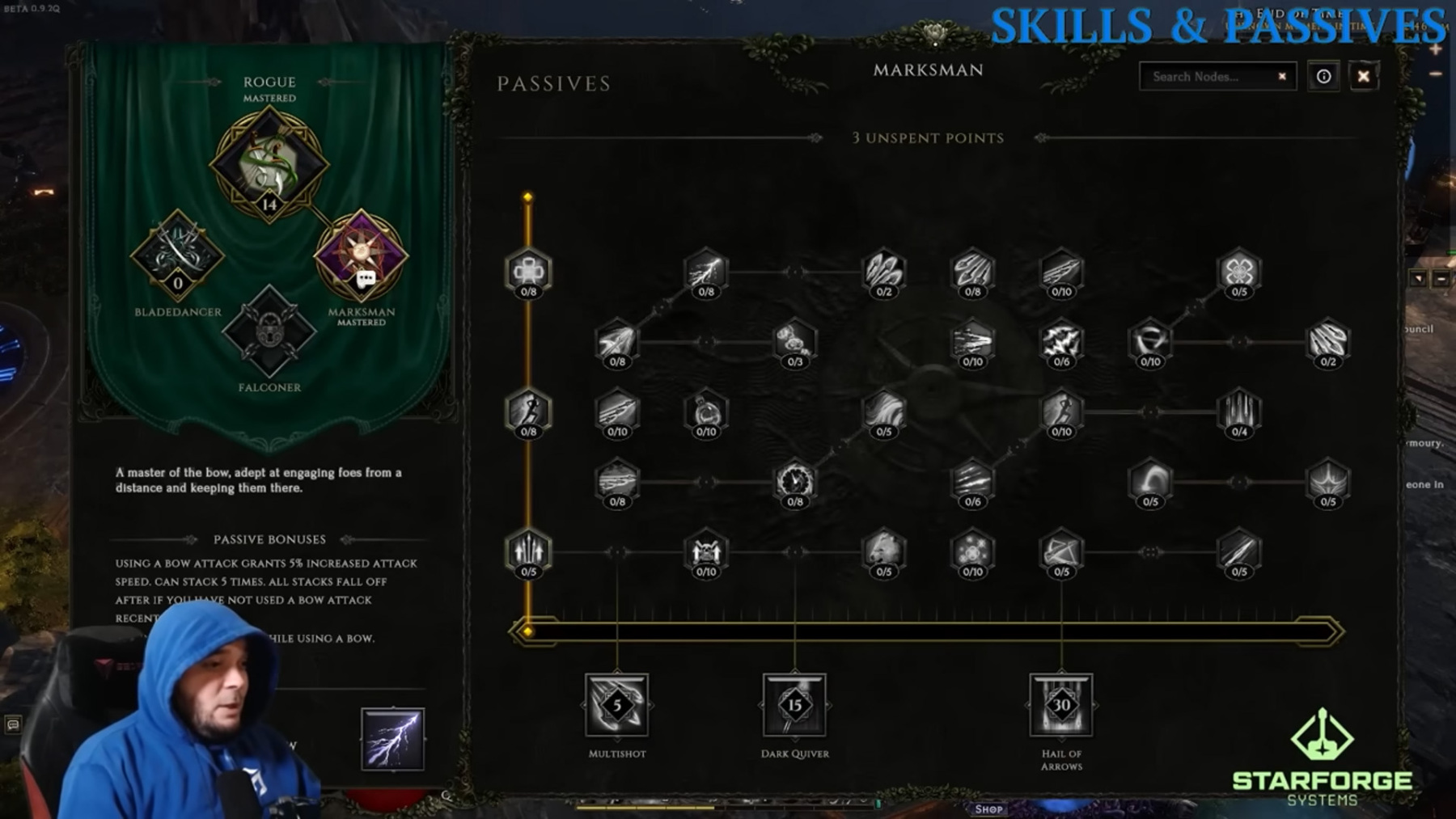Open the passive tree info button
The image size is (1456, 819).
click(1323, 77)
